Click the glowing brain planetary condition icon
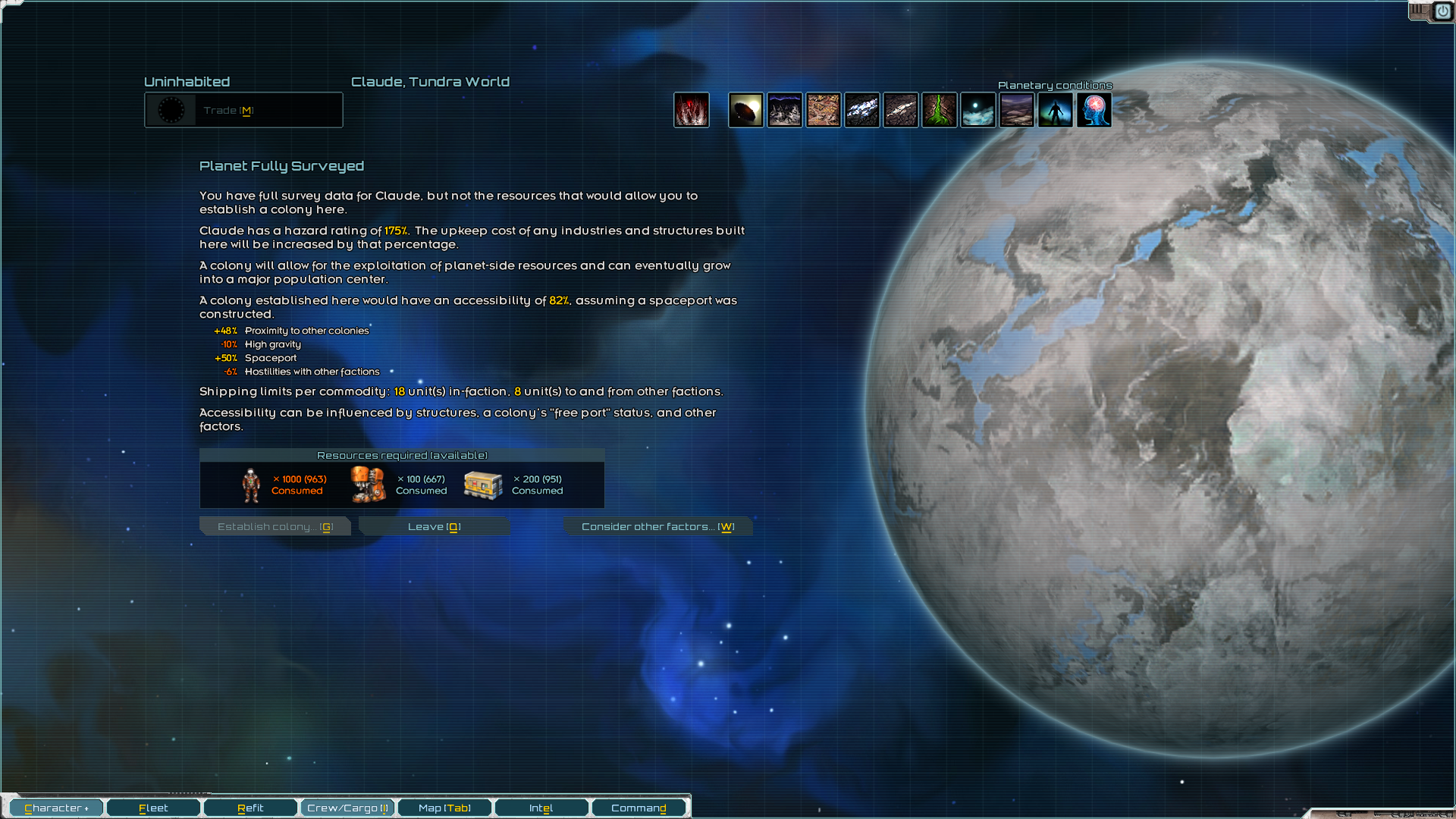This screenshot has height=819, width=1456. click(x=1094, y=110)
